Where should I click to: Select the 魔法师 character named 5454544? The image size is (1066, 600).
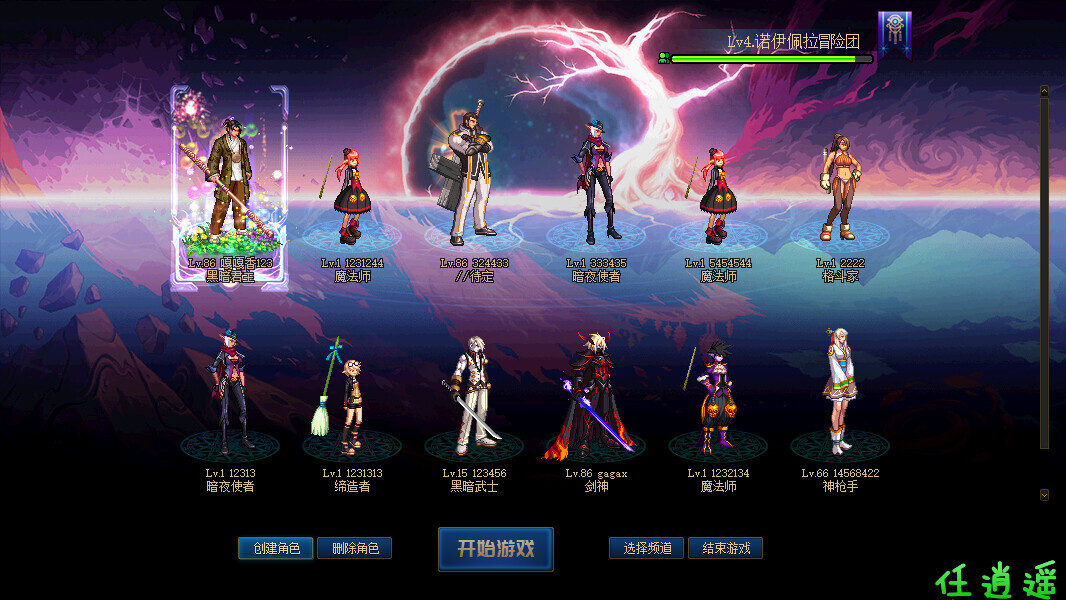click(x=718, y=195)
